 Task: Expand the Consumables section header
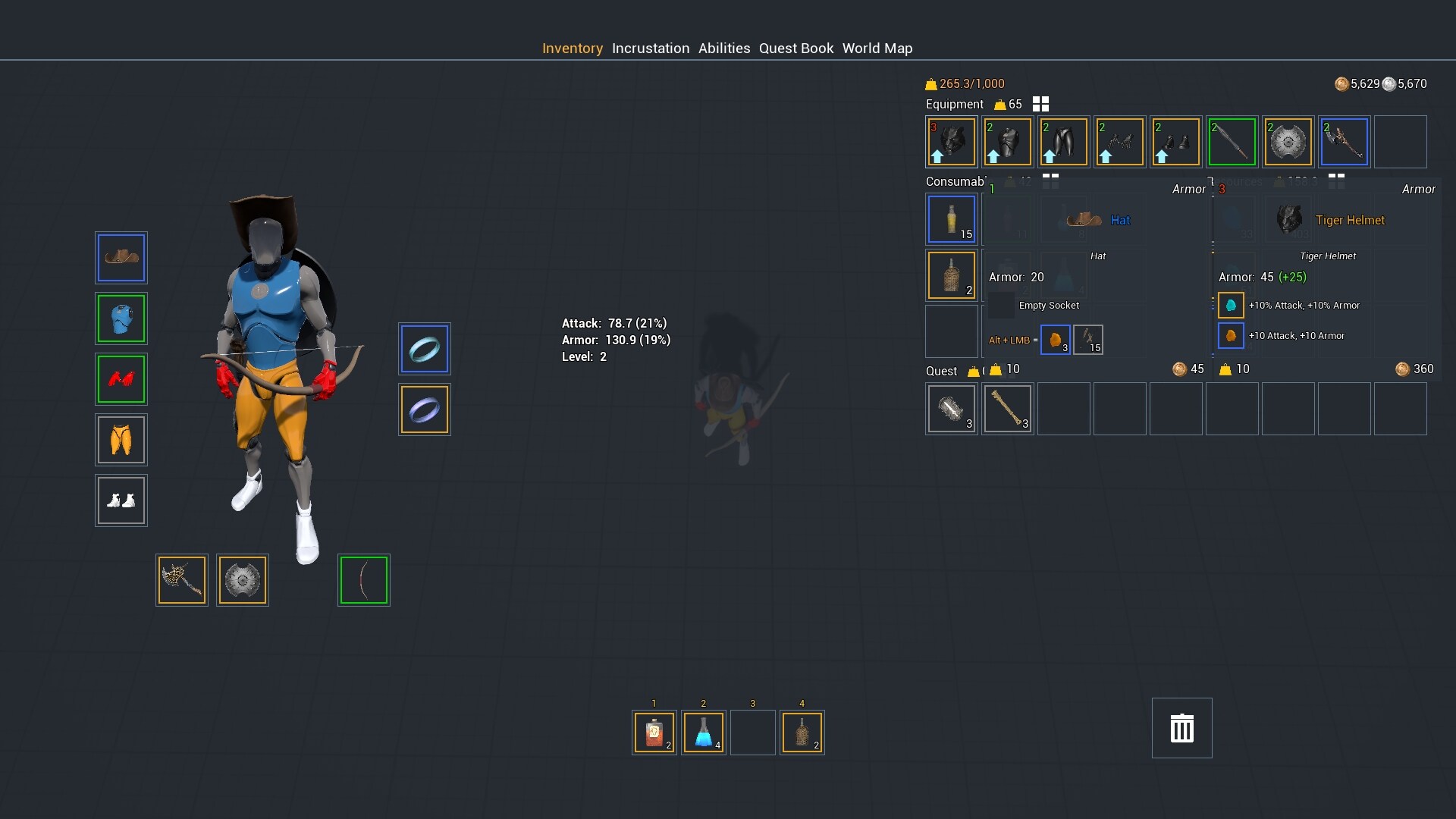955,181
